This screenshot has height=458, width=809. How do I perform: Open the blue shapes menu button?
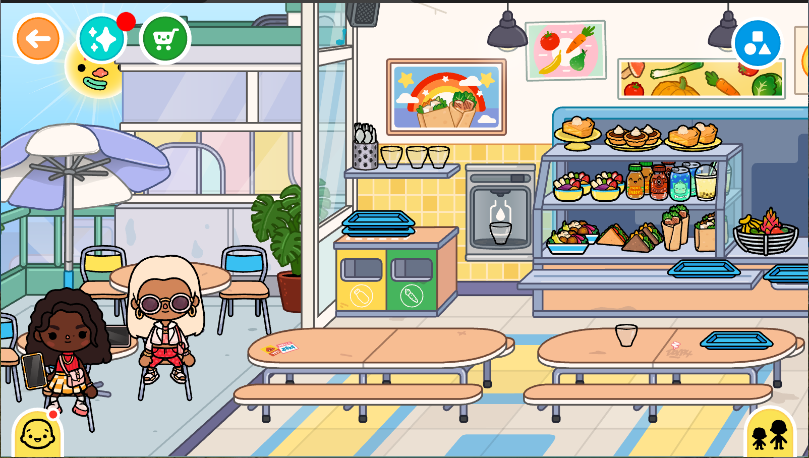(757, 43)
